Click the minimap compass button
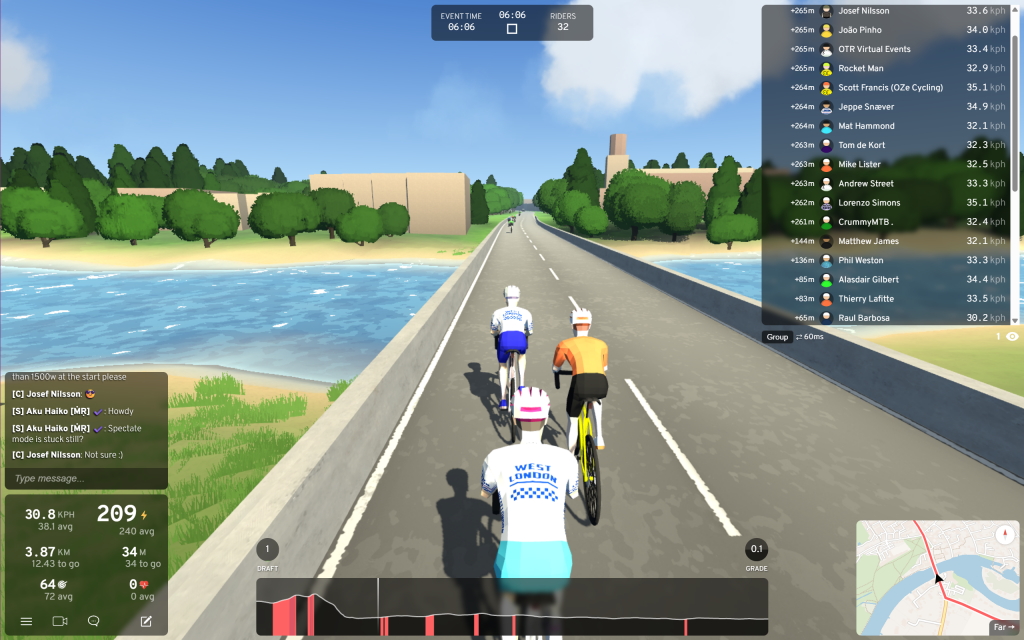This screenshot has width=1024, height=640. click(1006, 534)
